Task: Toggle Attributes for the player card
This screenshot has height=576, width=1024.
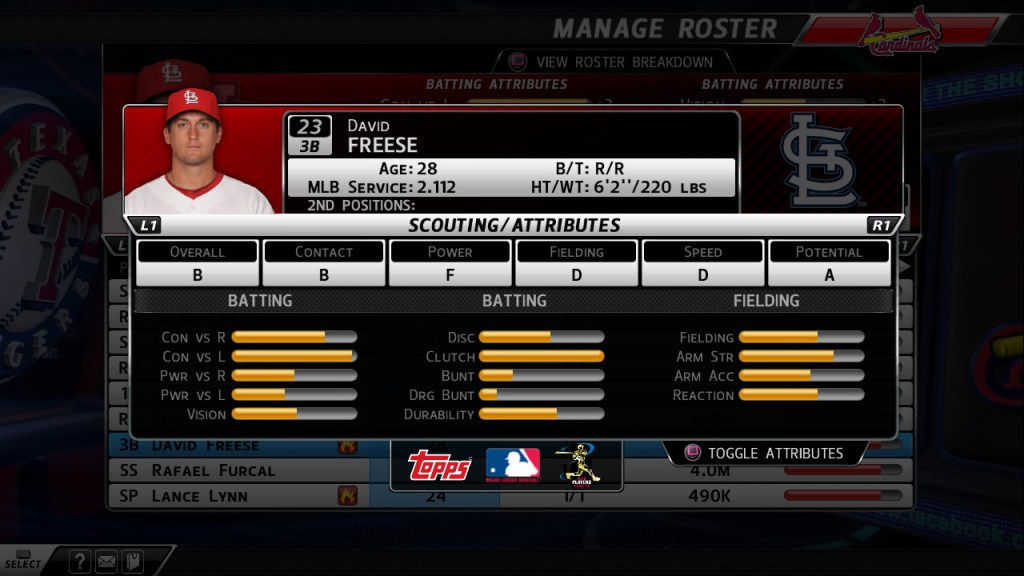Action: click(x=765, y=453)
